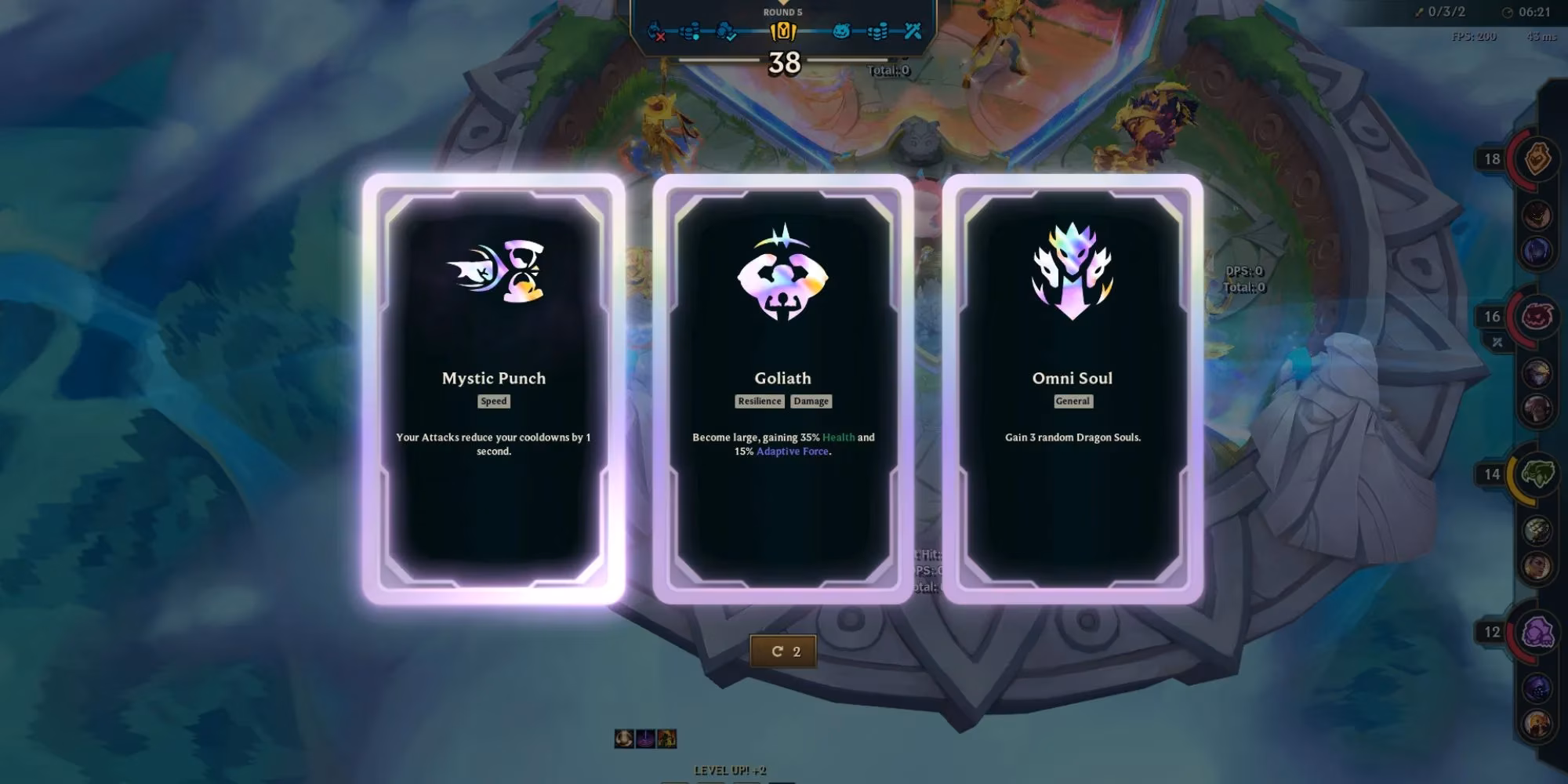Click the LEVEL UP! +2 label

(730, 771)
